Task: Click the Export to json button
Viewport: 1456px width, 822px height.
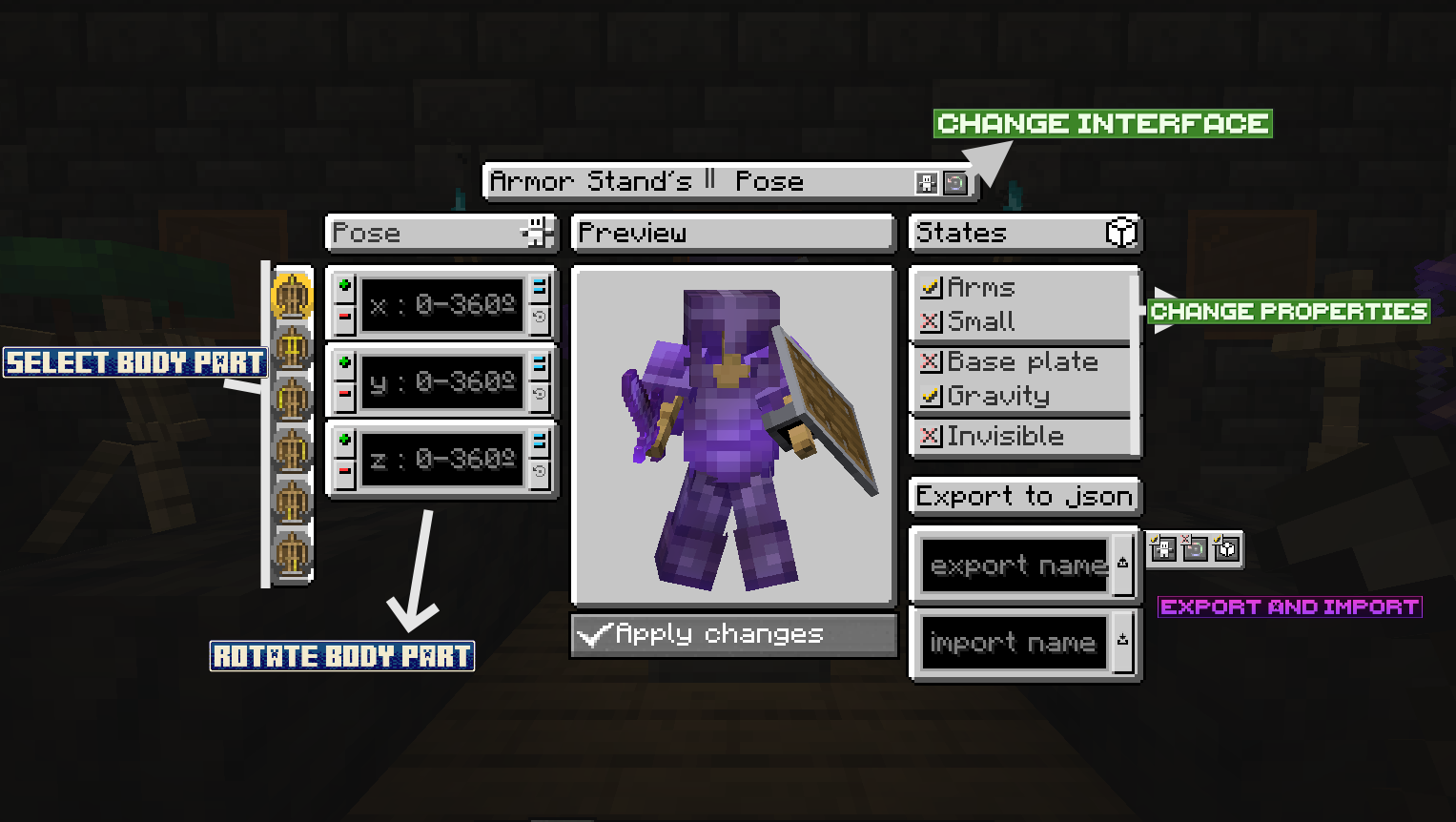Action: (x=1023, y=495)
